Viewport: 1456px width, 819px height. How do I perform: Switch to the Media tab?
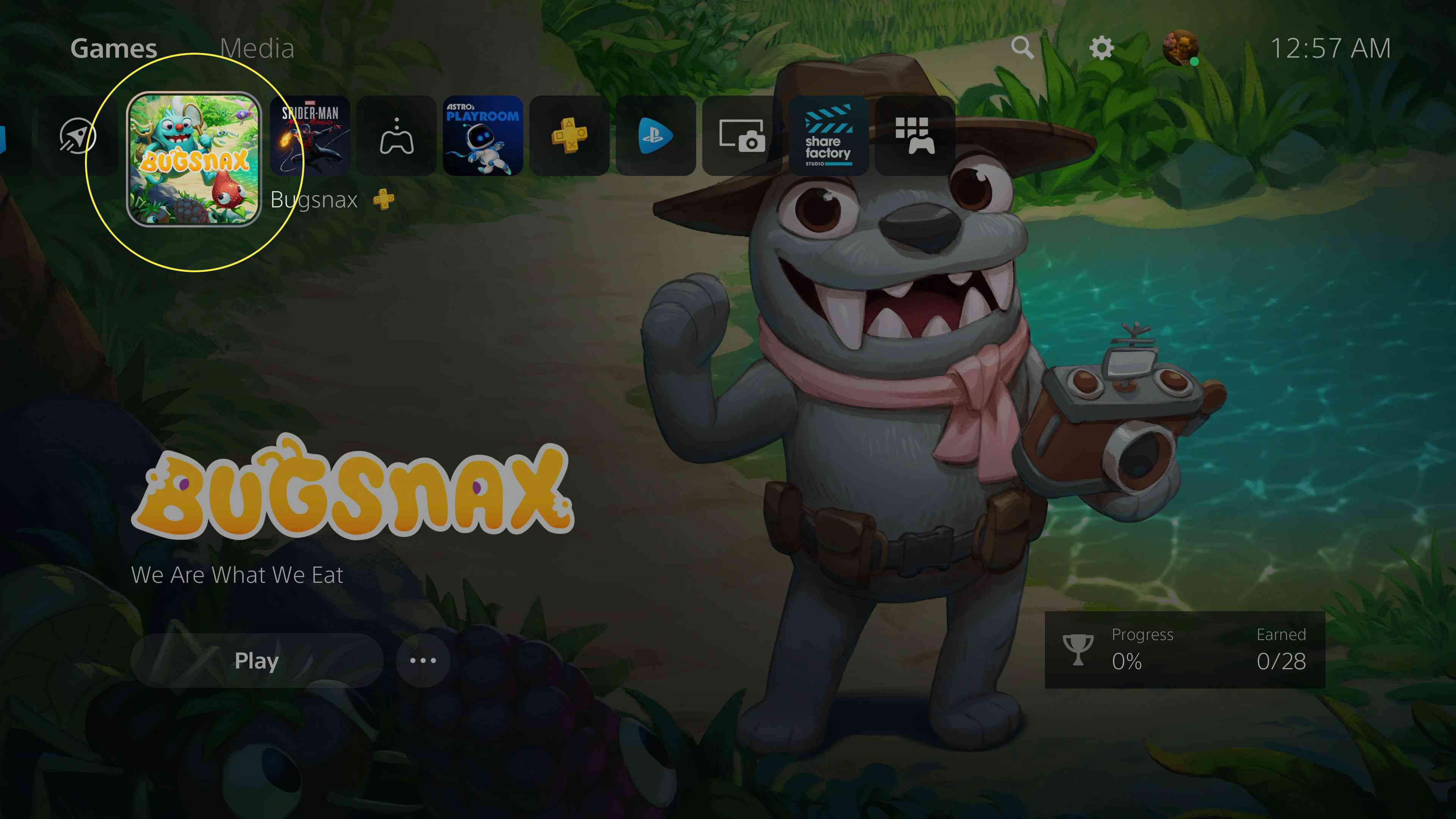(x=257, y=49)
